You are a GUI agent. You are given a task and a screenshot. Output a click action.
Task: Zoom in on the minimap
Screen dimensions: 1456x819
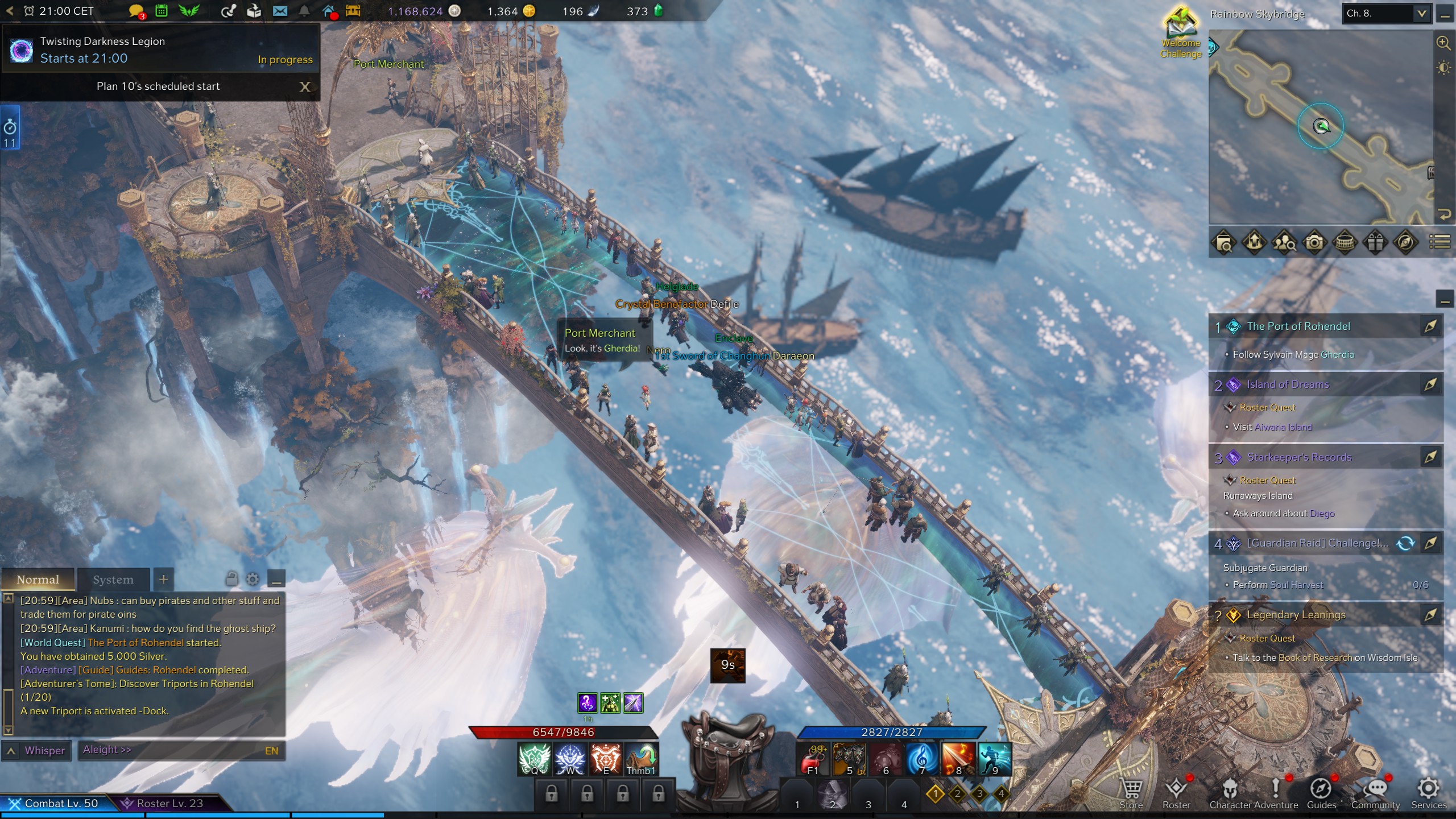(1443, 43)
